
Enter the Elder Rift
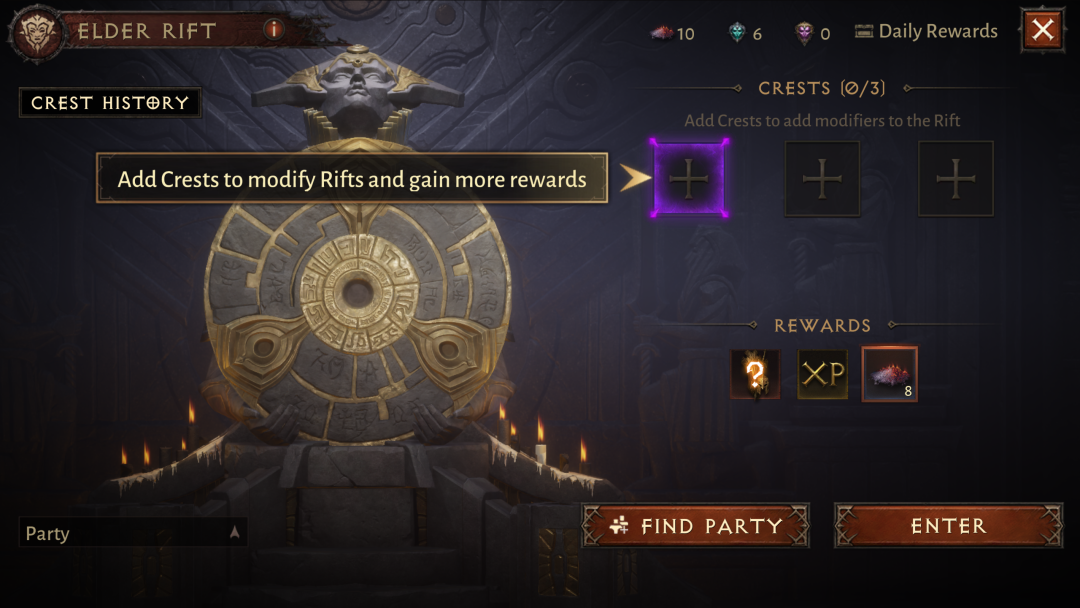[x=948, y=526]
